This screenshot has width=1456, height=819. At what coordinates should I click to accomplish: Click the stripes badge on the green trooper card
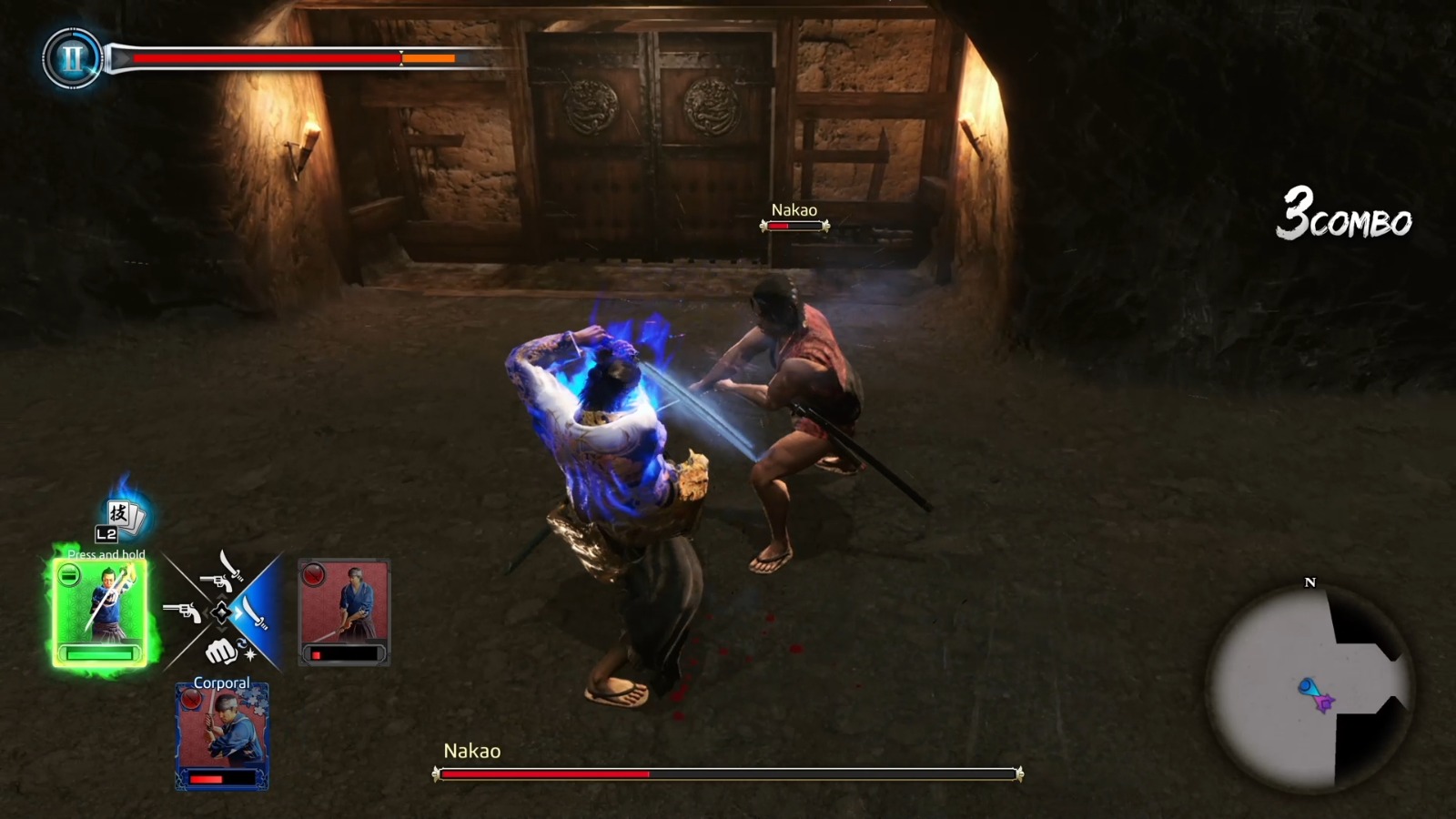click(69, 575)
